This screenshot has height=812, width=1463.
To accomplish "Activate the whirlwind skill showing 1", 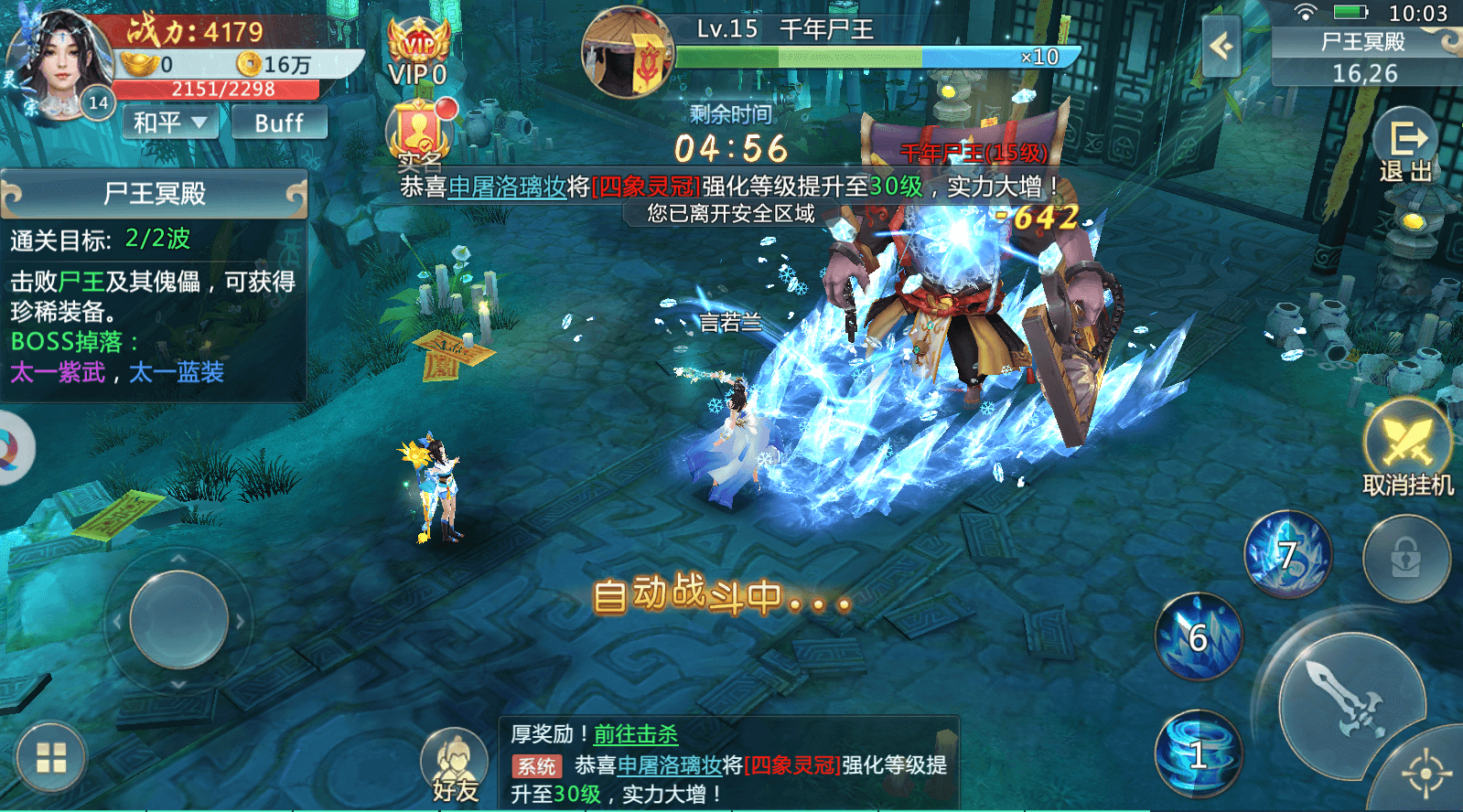I will point(1199,753).
